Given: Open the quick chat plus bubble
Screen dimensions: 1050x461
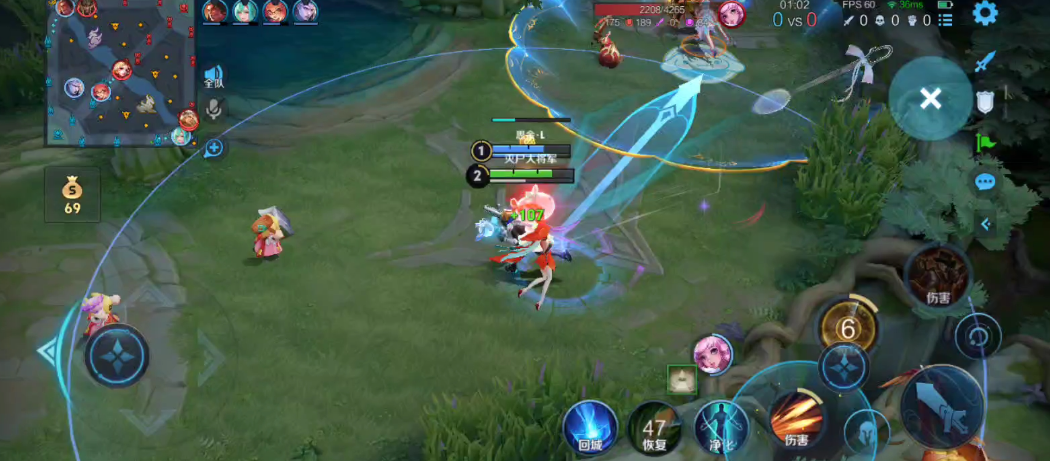Looking at the screenshot, I should (x=213, y=148).
